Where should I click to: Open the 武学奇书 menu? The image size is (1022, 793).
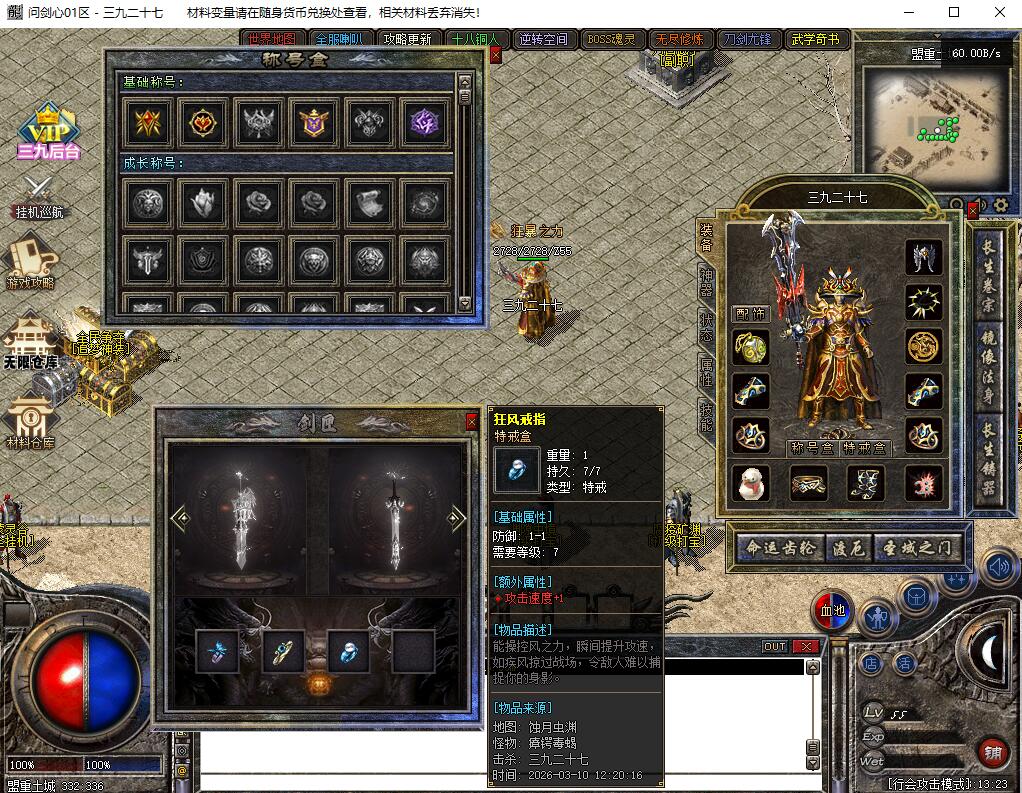[815, 40]
